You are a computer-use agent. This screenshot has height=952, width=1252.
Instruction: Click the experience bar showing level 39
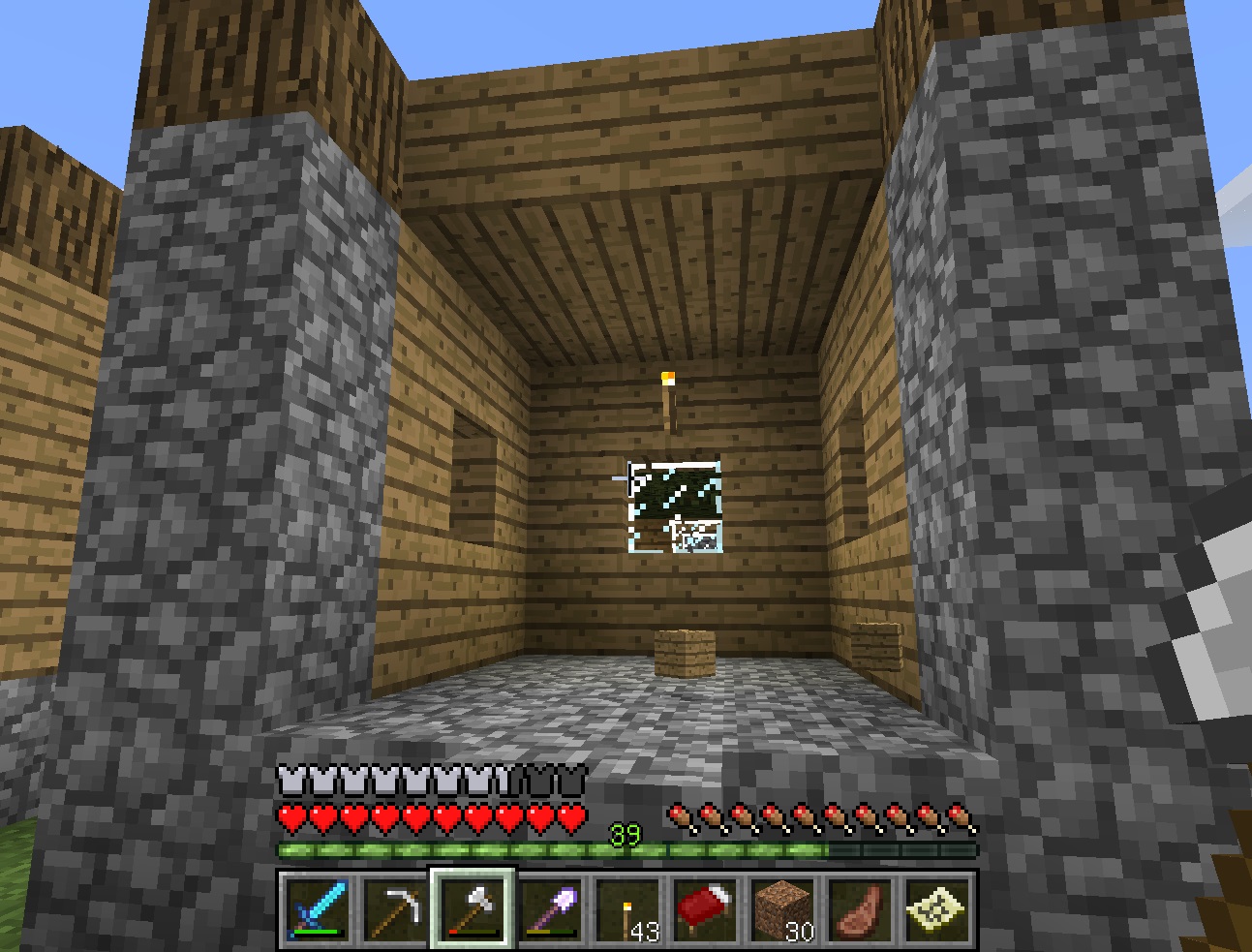point(626,848)
